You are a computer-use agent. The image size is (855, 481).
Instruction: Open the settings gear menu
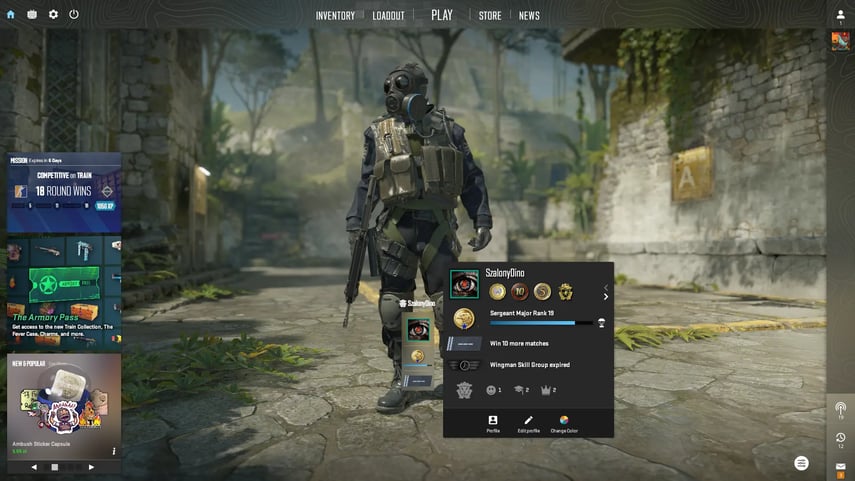tap(53, 15)
